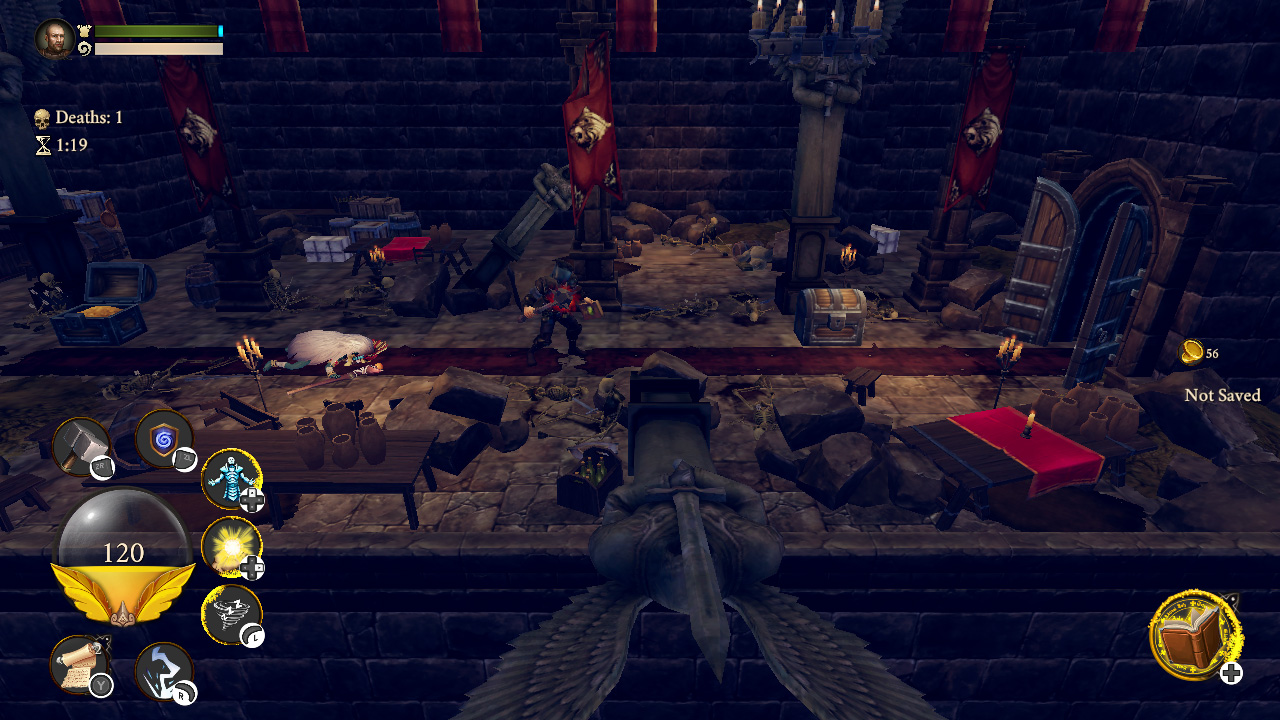Screen dimensions: 1280x720
Task: Cast the tornado skill icon
Action: coord(232,611)
